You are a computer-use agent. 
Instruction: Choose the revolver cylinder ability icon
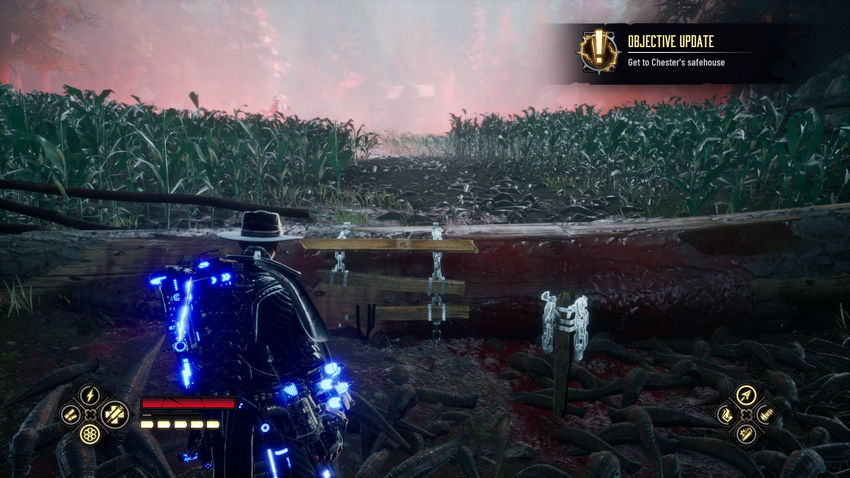[x=90, y=434]
